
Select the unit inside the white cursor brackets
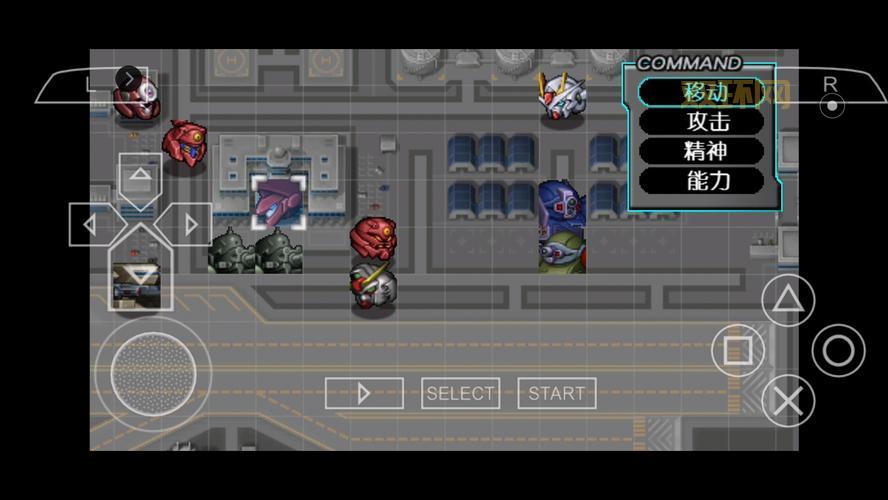[278, 201]
